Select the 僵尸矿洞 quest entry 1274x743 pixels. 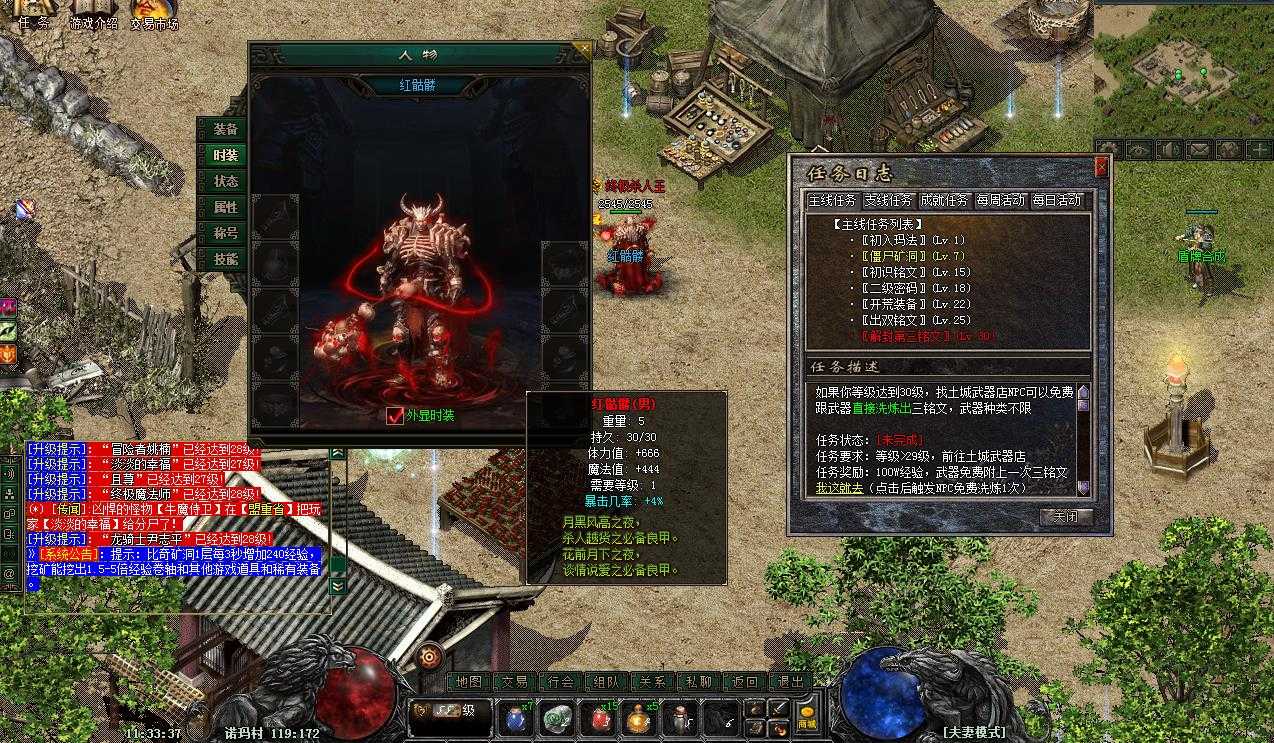click(x=896, y=256)
